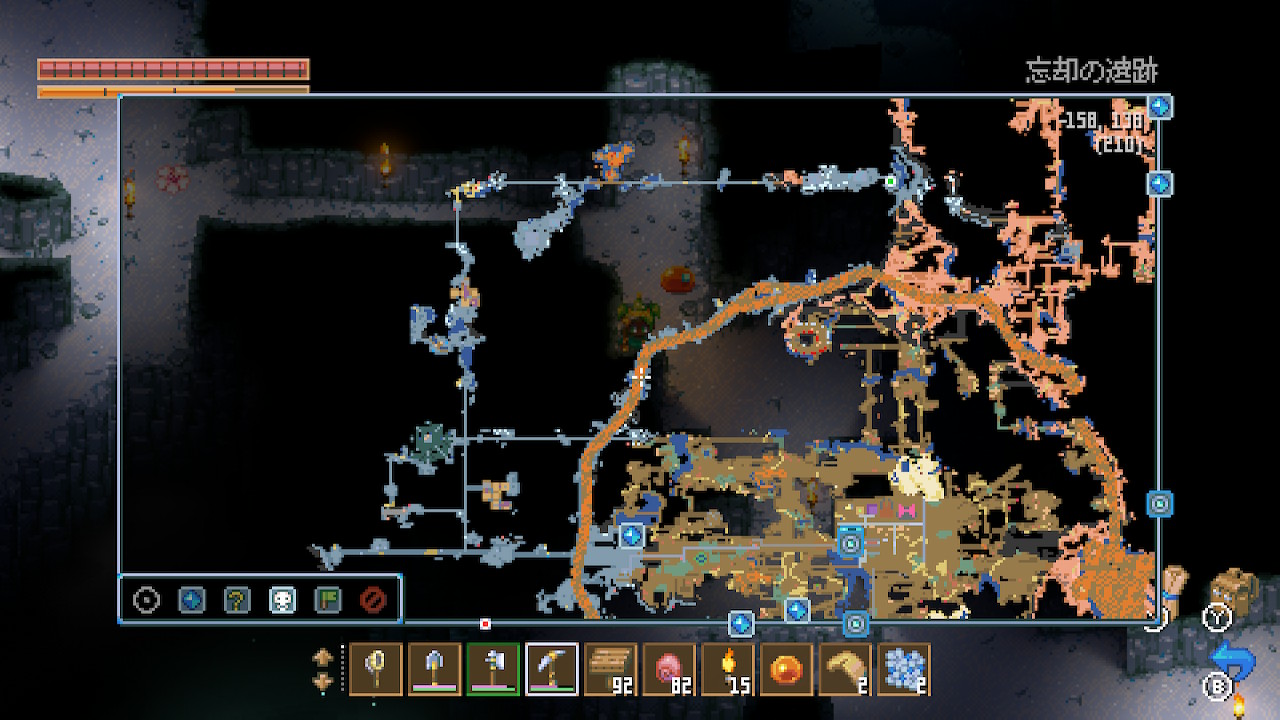Viewport: 1280px width, 720px height.
Task: Select the wood planks stack of 92
Action: [x=611, y=669]
